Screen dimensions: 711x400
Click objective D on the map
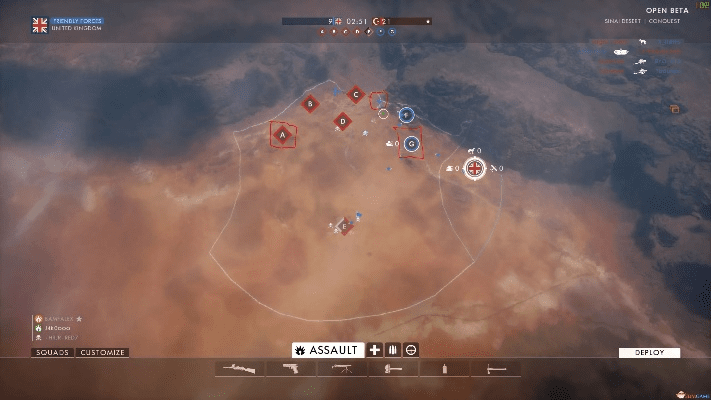(342, 121)
